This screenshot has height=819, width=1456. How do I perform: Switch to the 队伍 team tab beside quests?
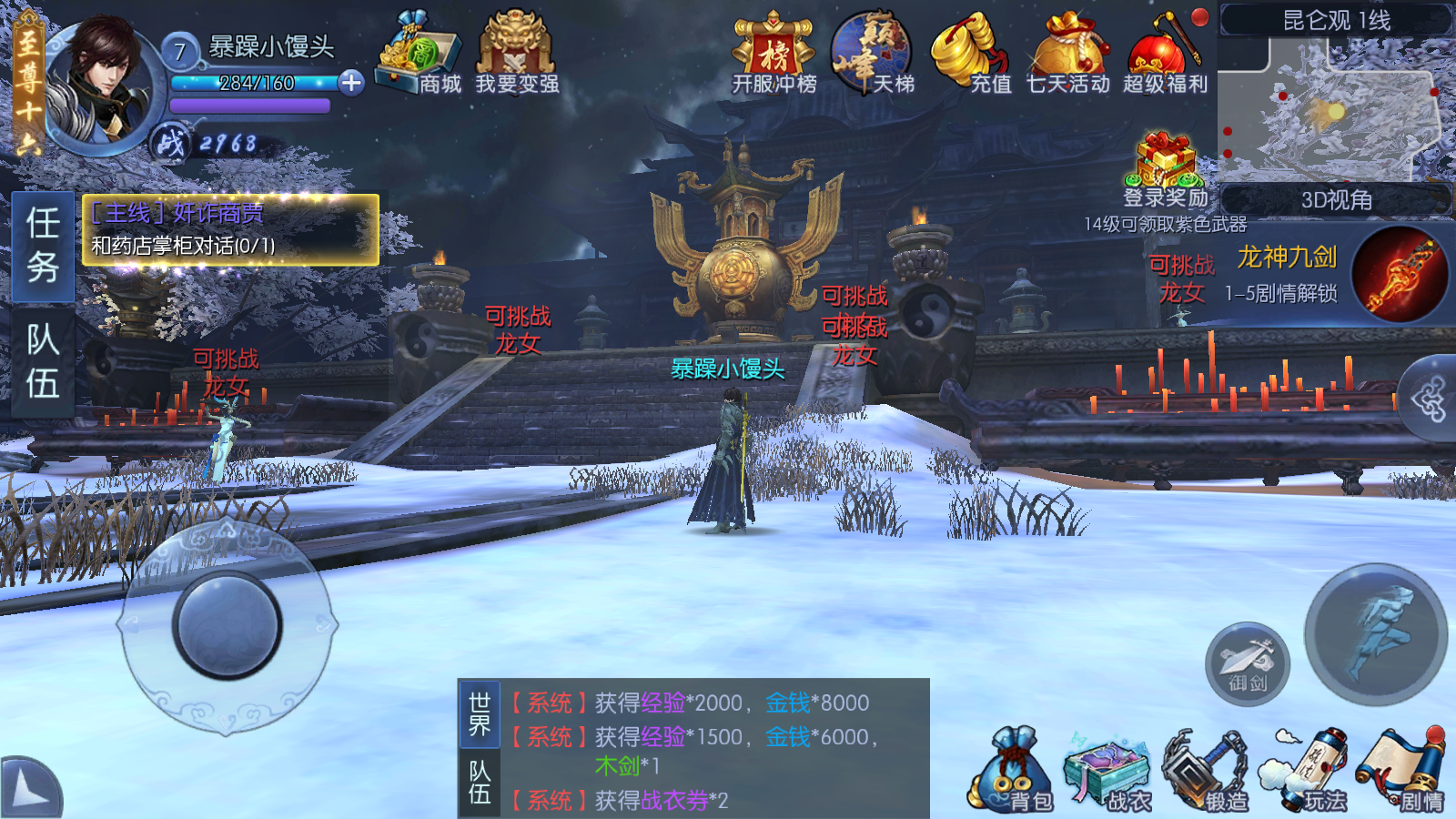pos(43,361)
